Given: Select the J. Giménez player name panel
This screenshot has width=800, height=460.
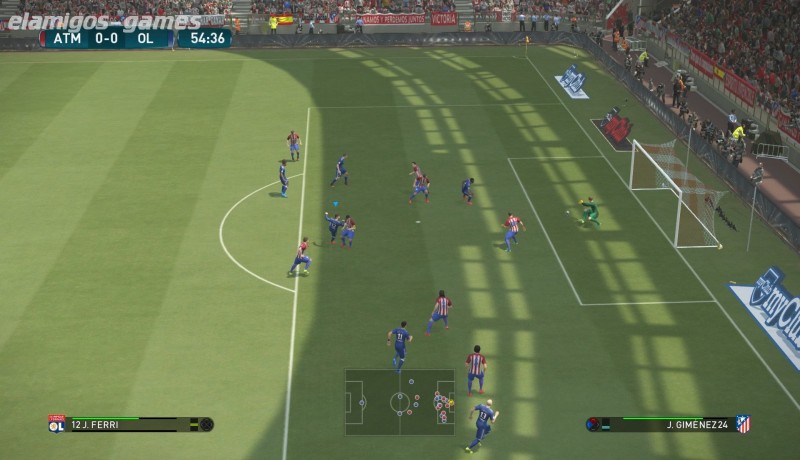Looking at the screenshot, I should click(x=668, y=424).
